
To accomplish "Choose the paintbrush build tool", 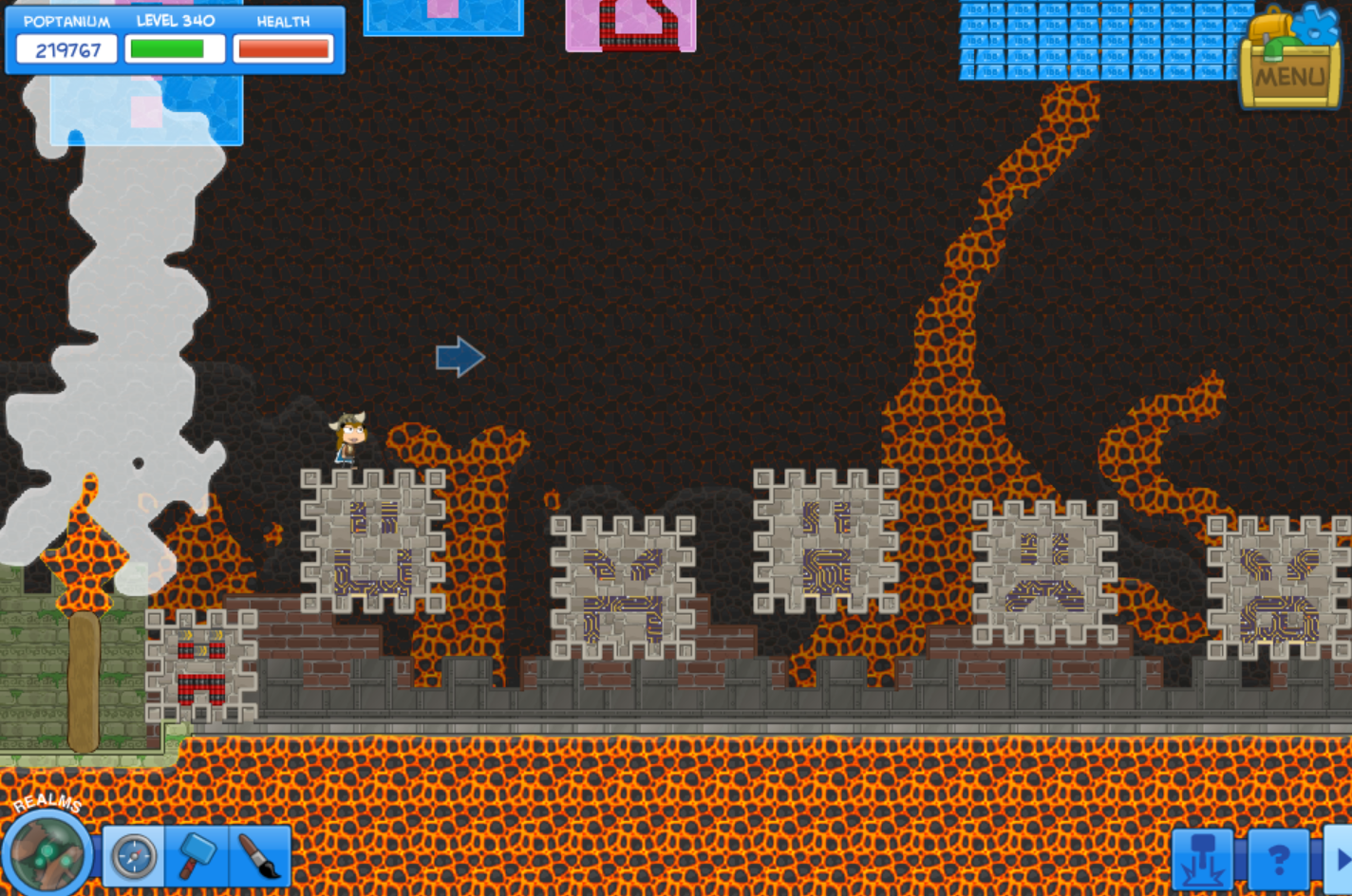I will (x=259, y=856).
